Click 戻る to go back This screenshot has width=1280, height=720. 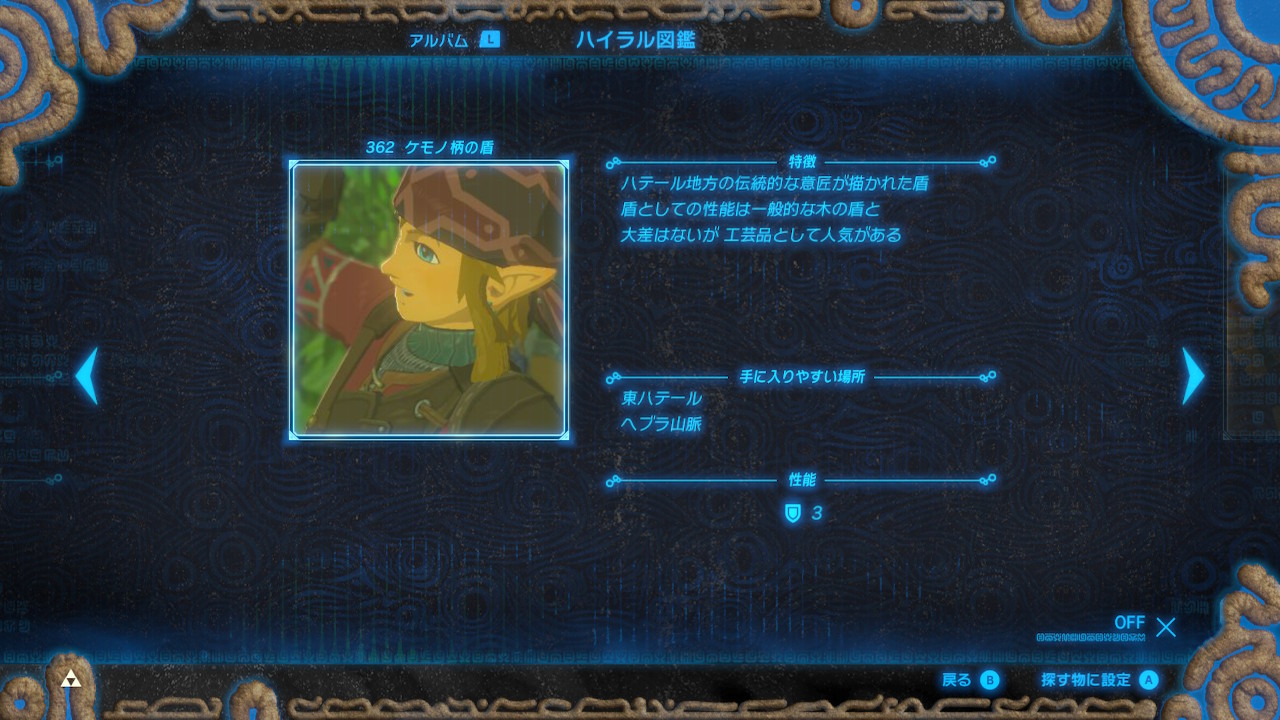955,680
